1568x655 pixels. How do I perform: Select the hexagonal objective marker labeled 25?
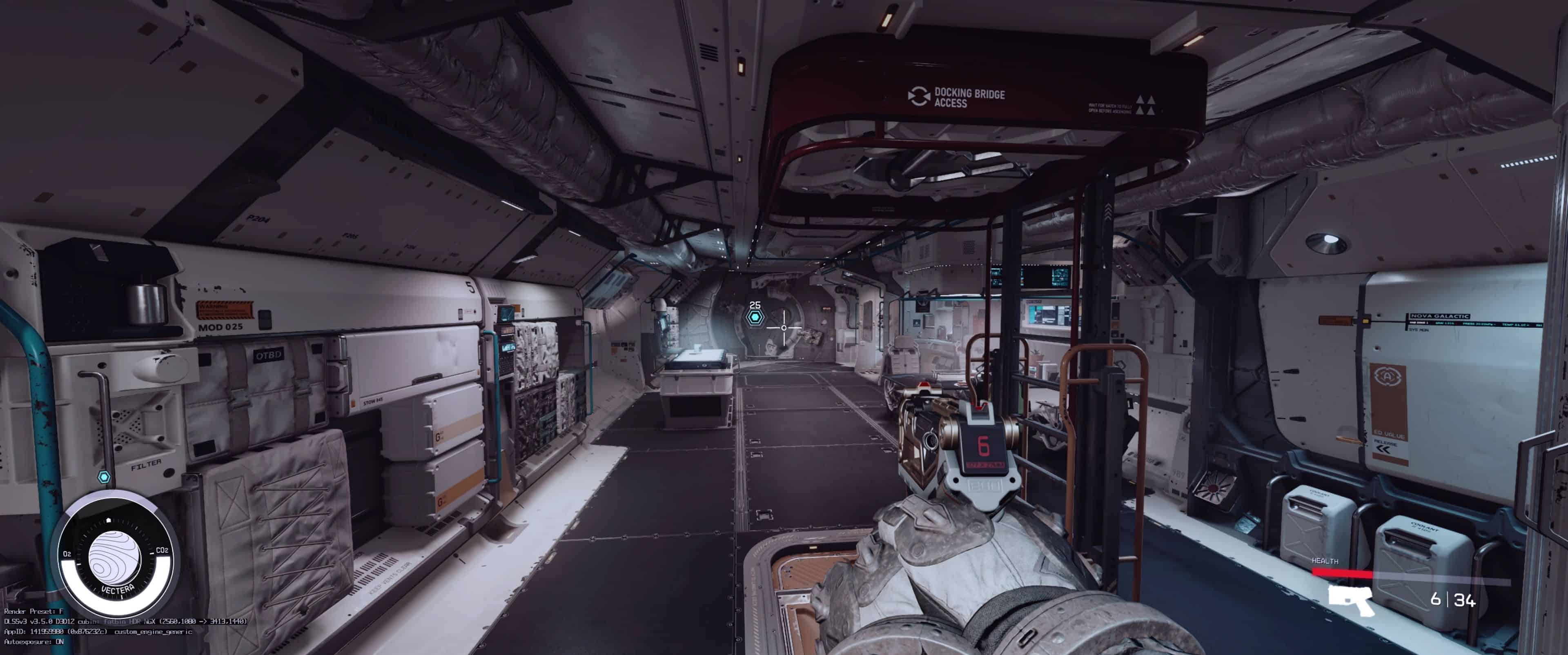755,318
